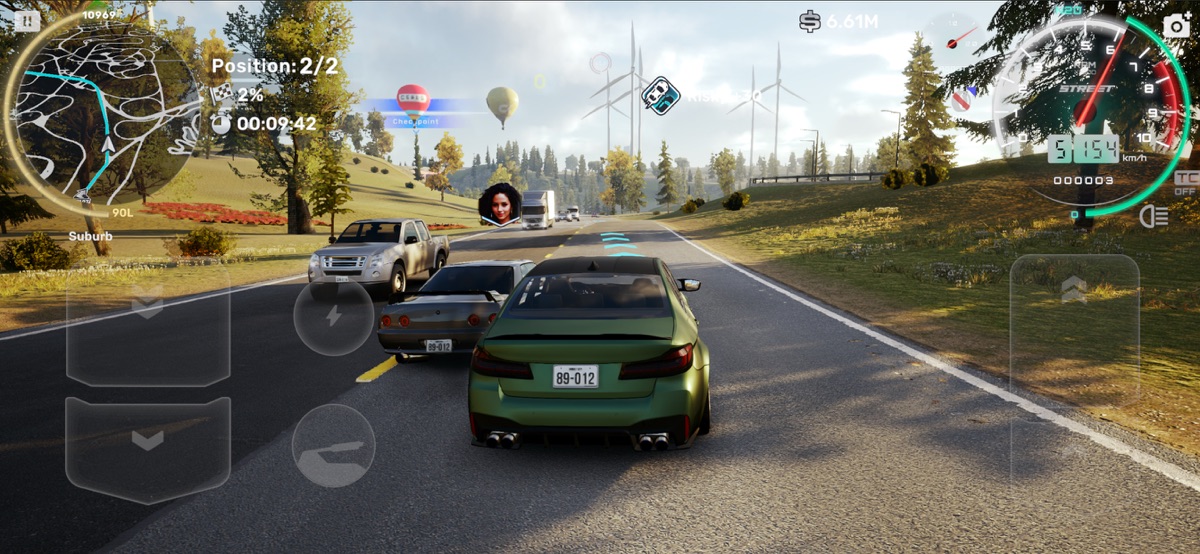Tap the lightning bolt nitro button

(334, 316)
